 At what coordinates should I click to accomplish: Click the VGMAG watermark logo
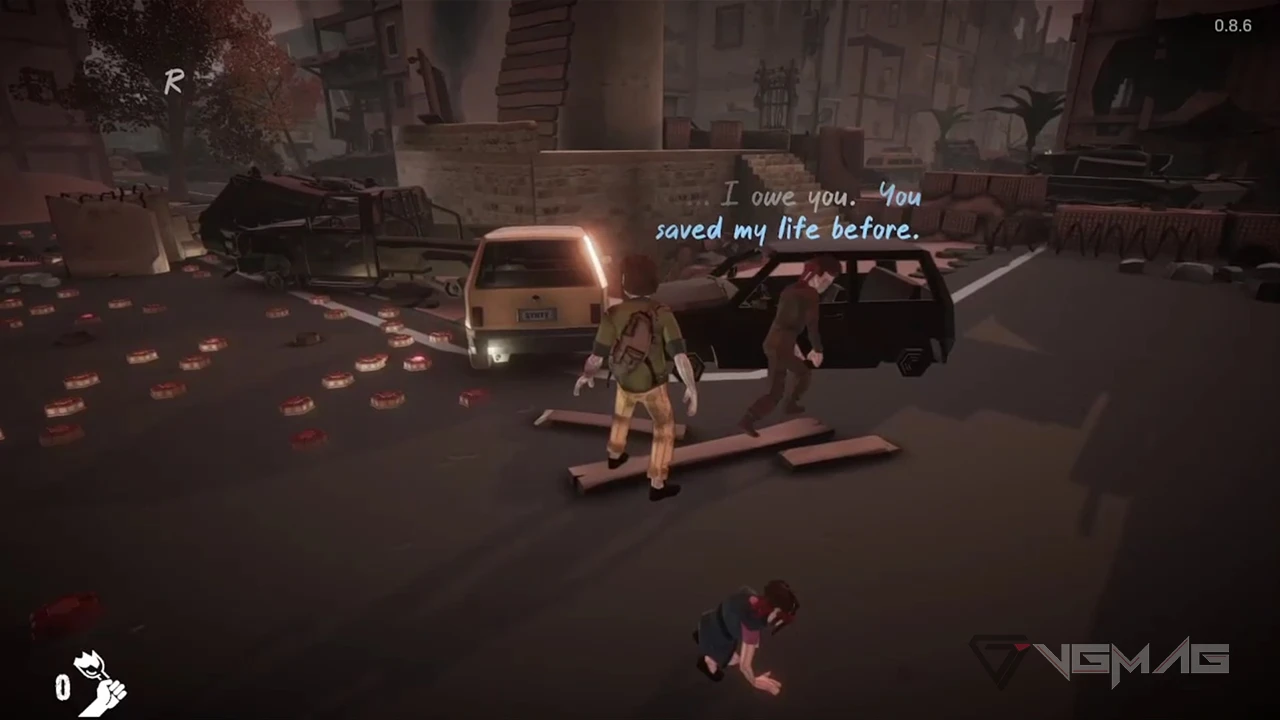(1099, 660)
